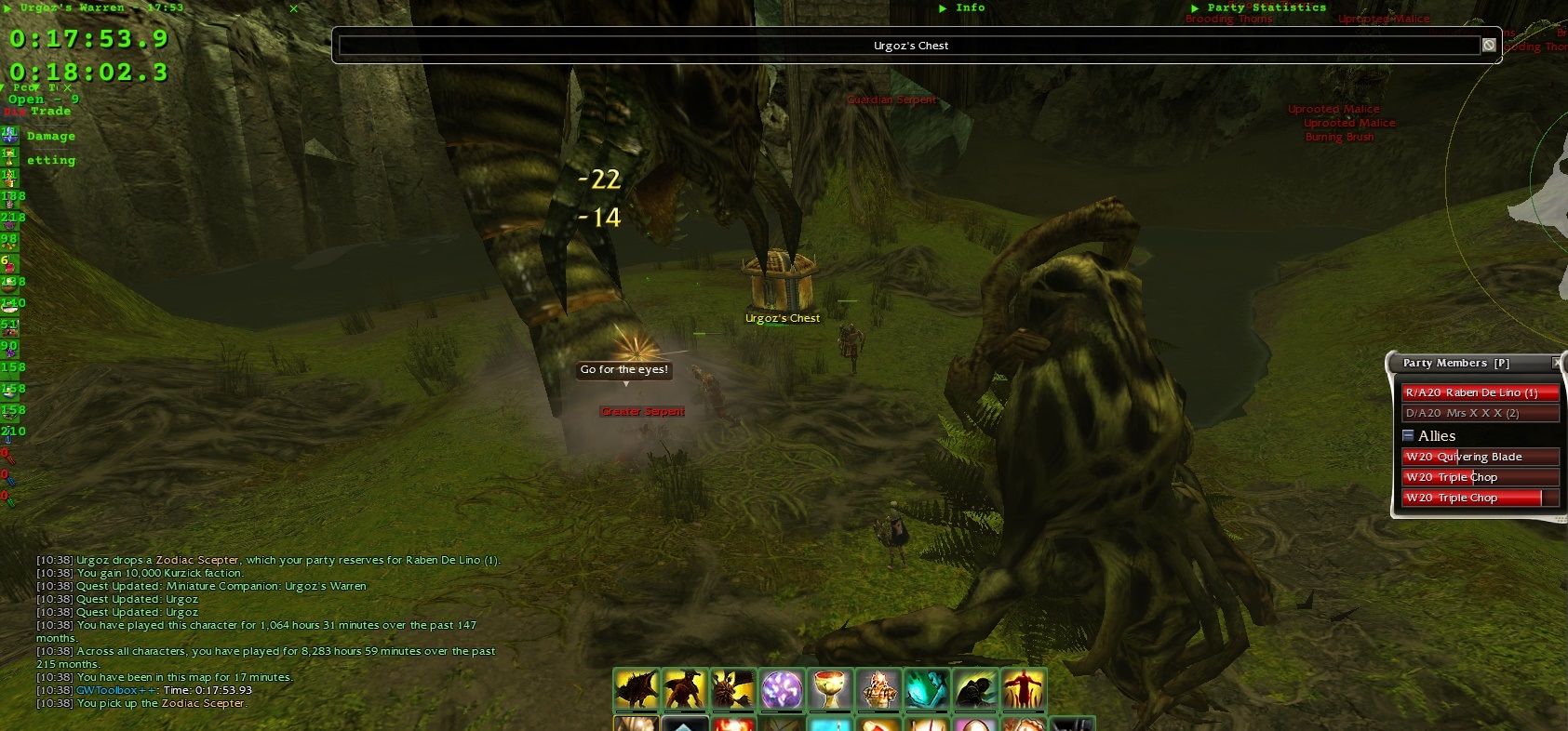
Task: Activate the teal kneeling figure skill
Action: click(927, 690)
